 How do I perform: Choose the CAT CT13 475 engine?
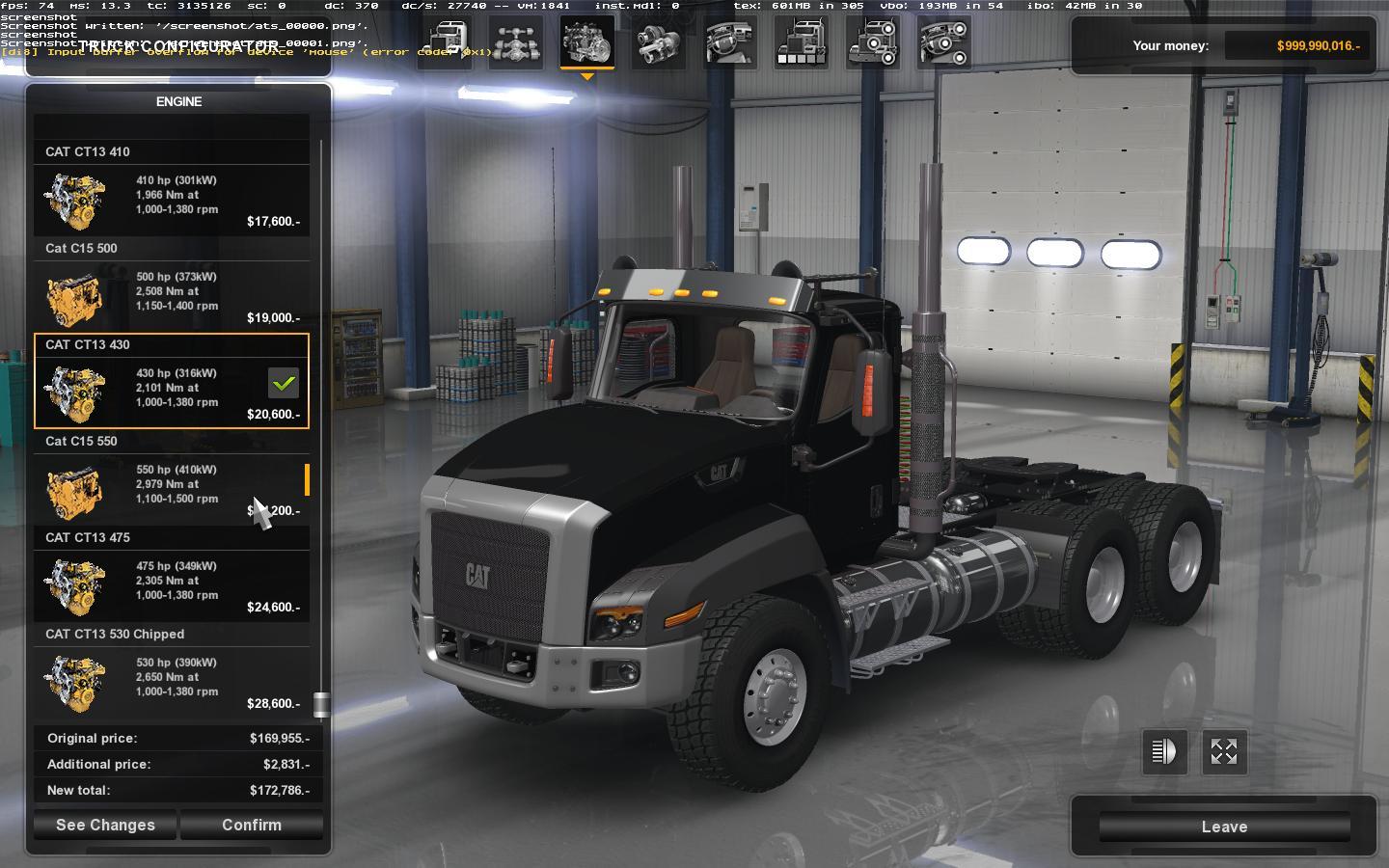click(172, 585)
